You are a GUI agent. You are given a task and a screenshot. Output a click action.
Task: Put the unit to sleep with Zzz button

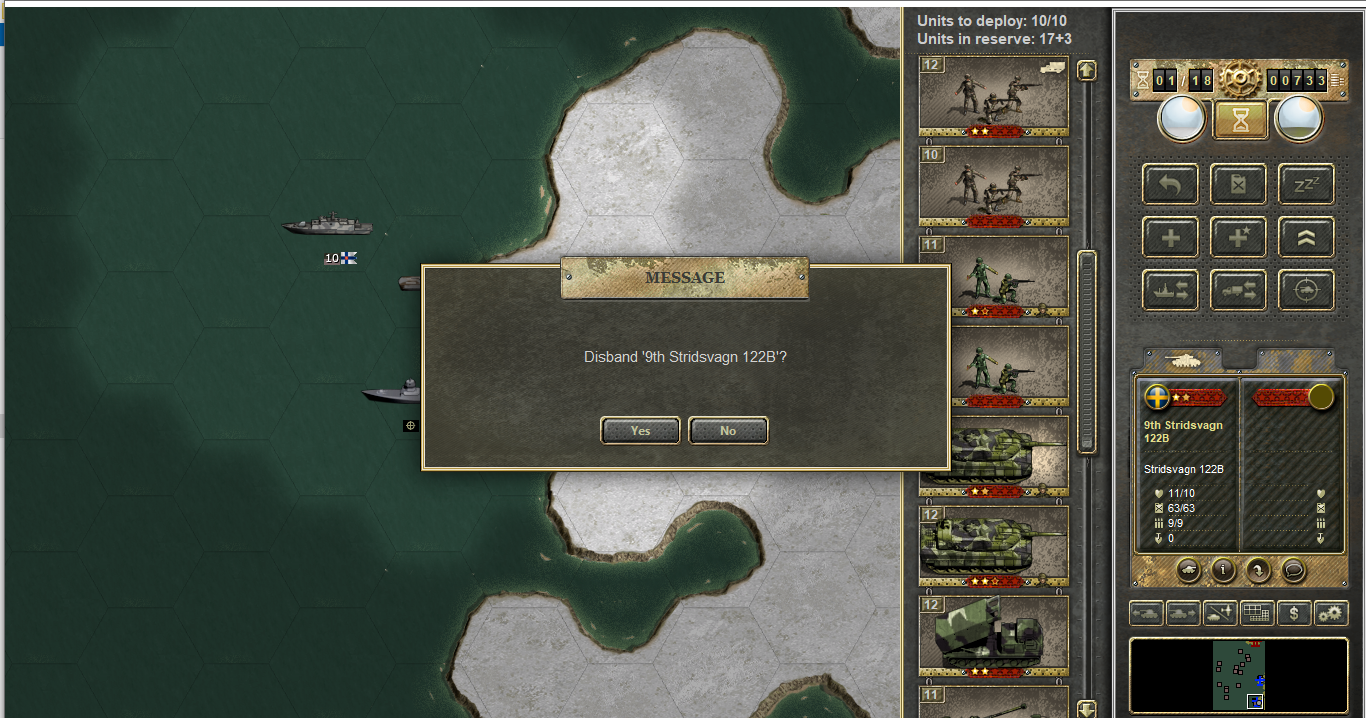(1306, 185)
